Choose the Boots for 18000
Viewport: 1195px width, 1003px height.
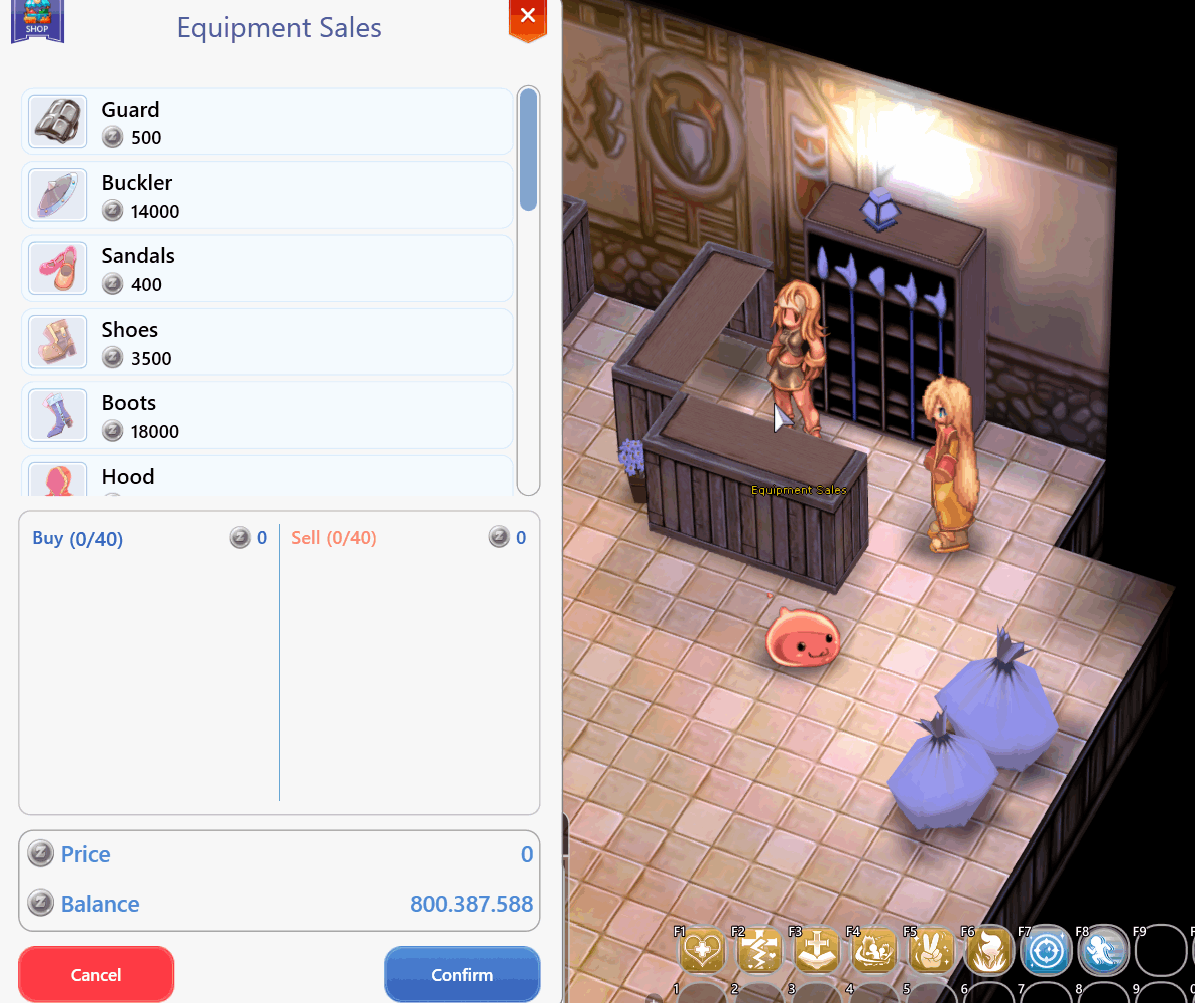tap(267, 416)
